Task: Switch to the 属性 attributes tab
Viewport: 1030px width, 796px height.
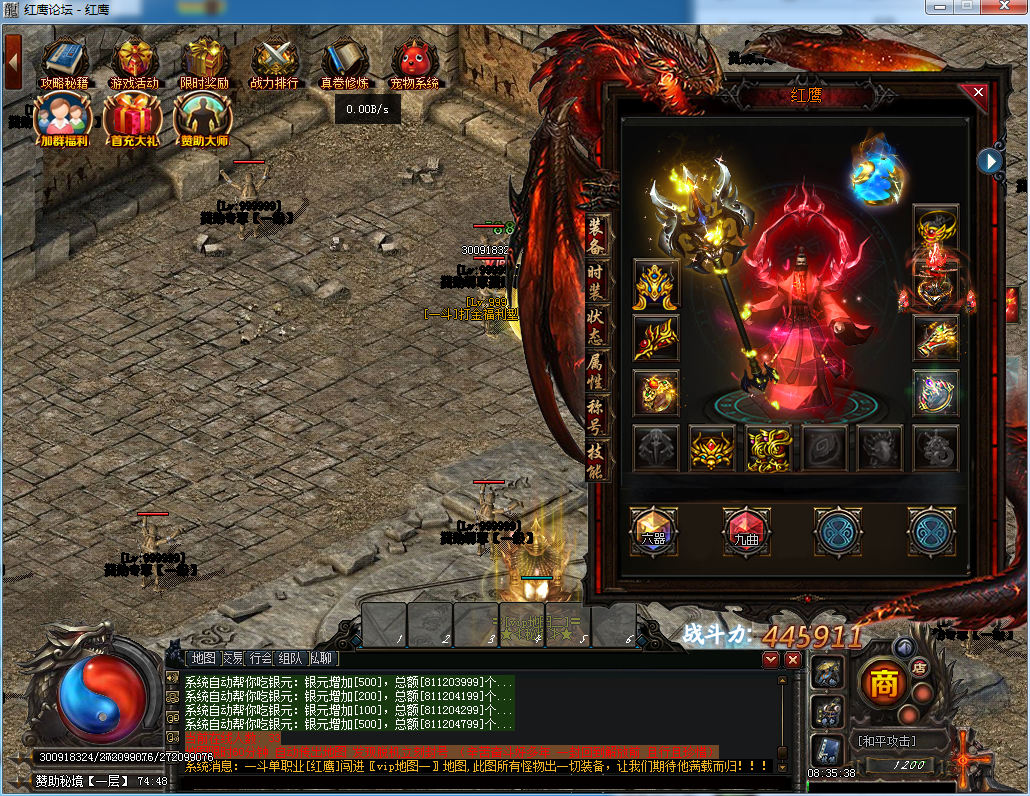Action: pyautogui.click(x=596, y=372)
